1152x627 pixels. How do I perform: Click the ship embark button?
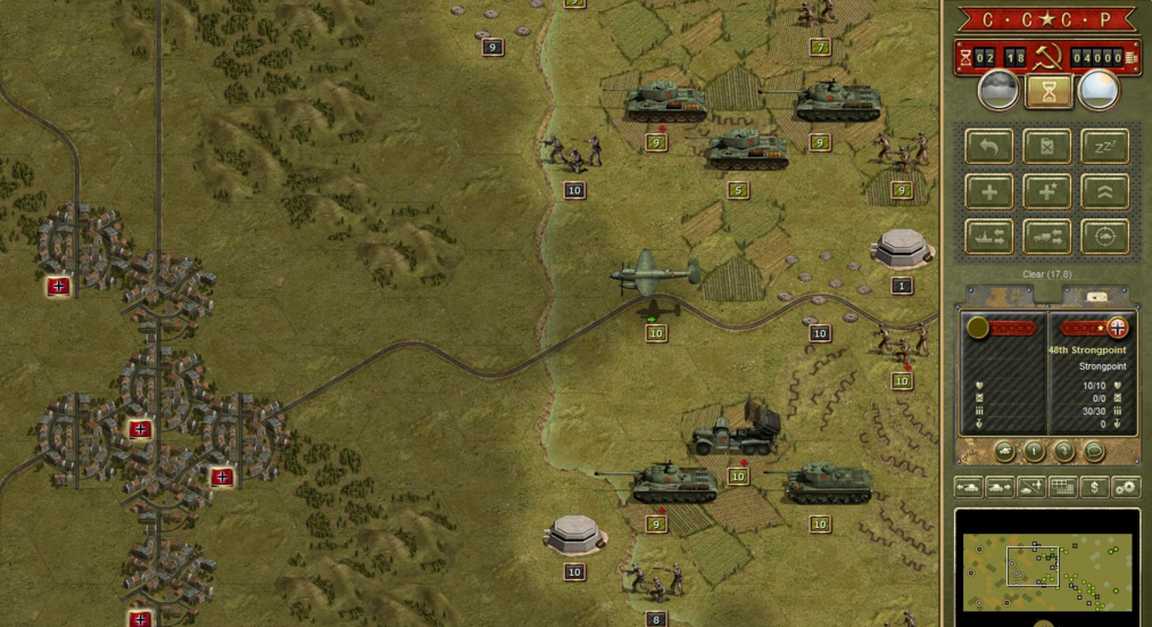click(x=989, y=237)
